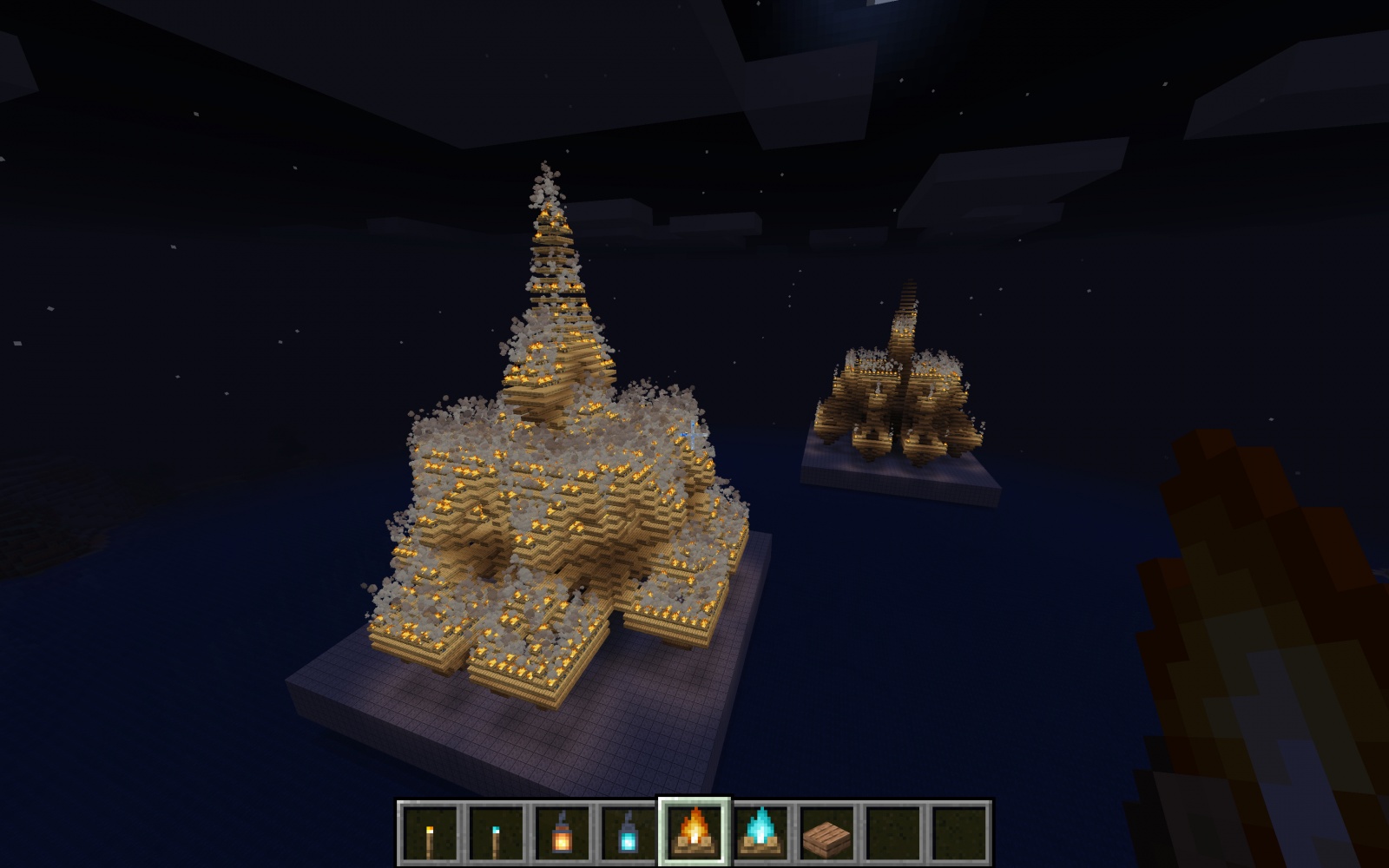Switch to the blue soul campfire slot
Screen dimensions: 1389x868
pyautogui.click(x=761, y=832)
